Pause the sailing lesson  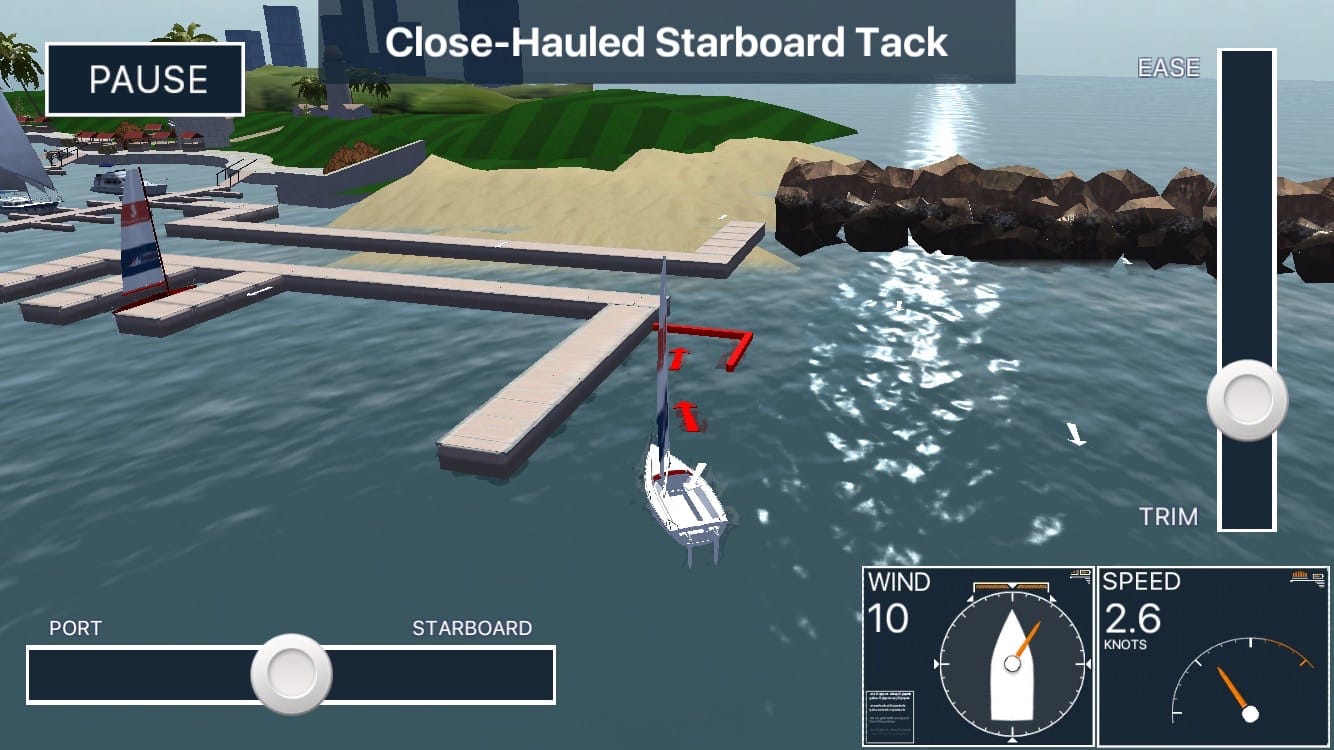[x=145, y=79]
